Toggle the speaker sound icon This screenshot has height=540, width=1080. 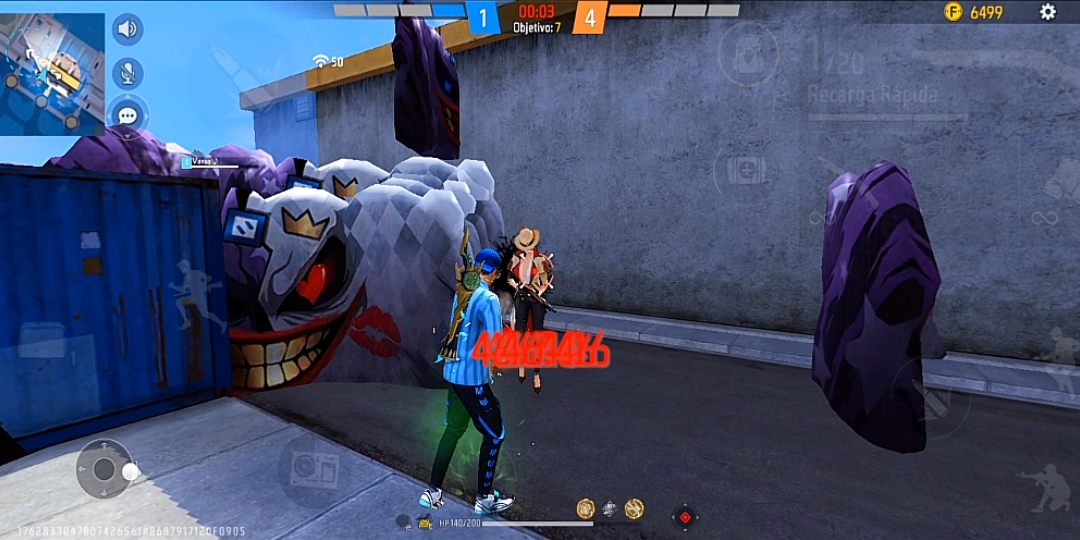[127, 29]
